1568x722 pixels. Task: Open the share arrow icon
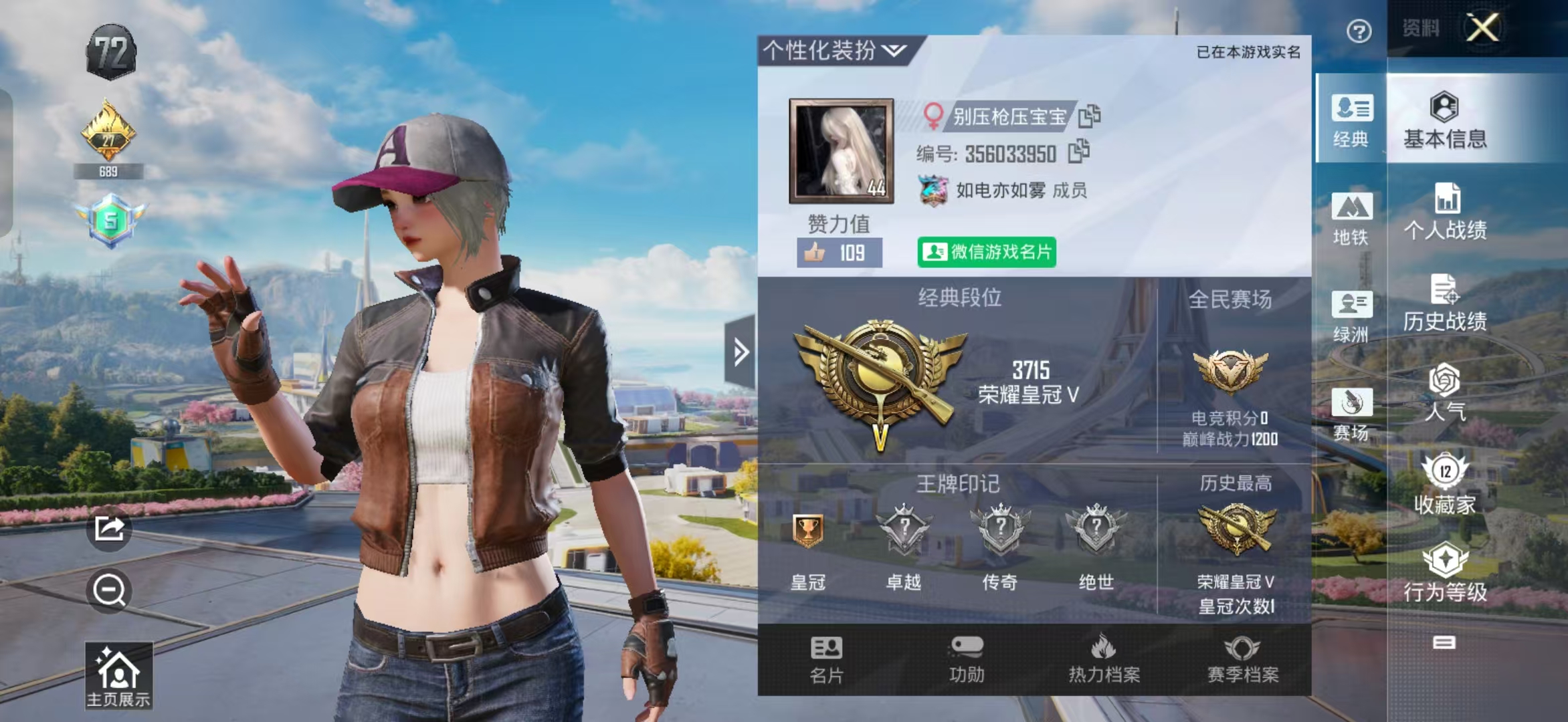[x=110, y=528]
